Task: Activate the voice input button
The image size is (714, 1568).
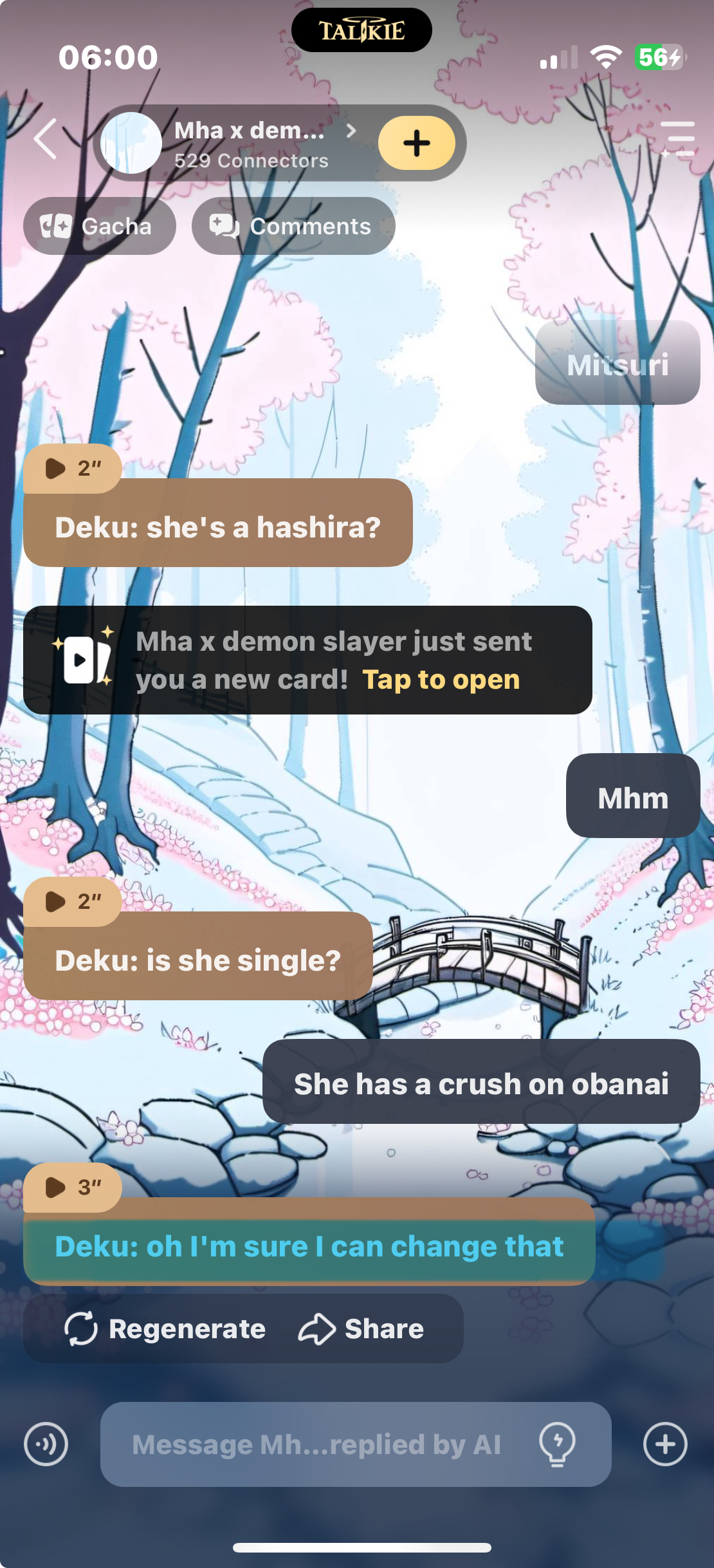Action: (x=46, y=1444)
